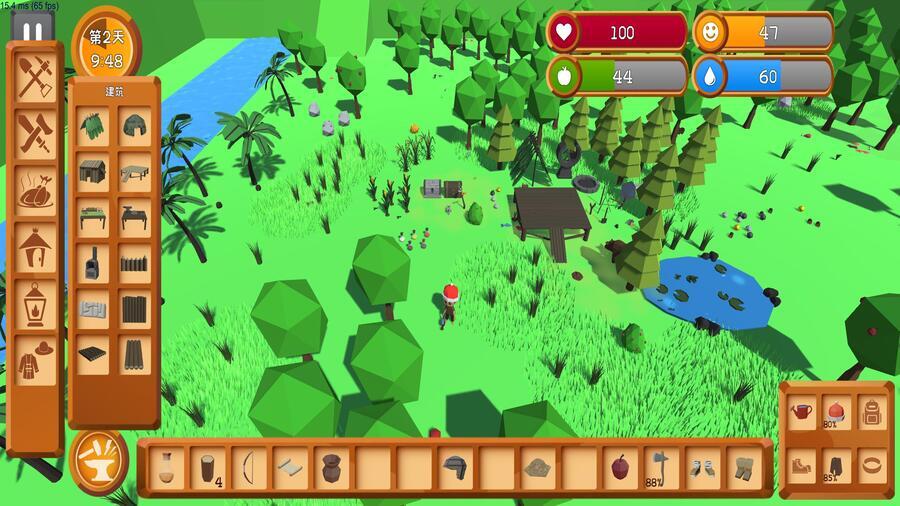This screenshot has height=506, width=900.
Task: Select the dome hut building recipe
Action: pos(134,126)
